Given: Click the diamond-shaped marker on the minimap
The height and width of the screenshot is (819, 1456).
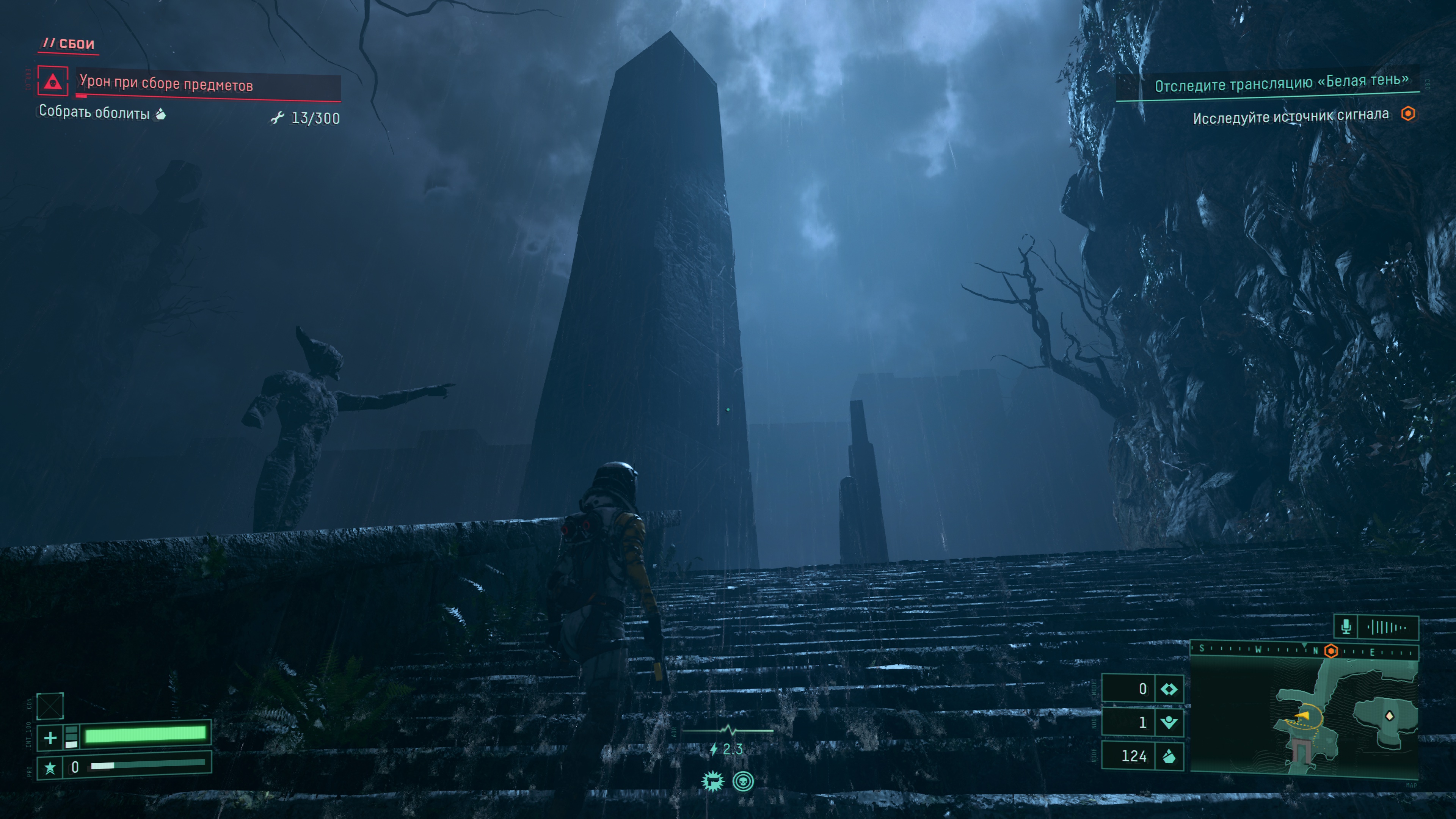Looking at the screenshot, I should (1389, 716).
